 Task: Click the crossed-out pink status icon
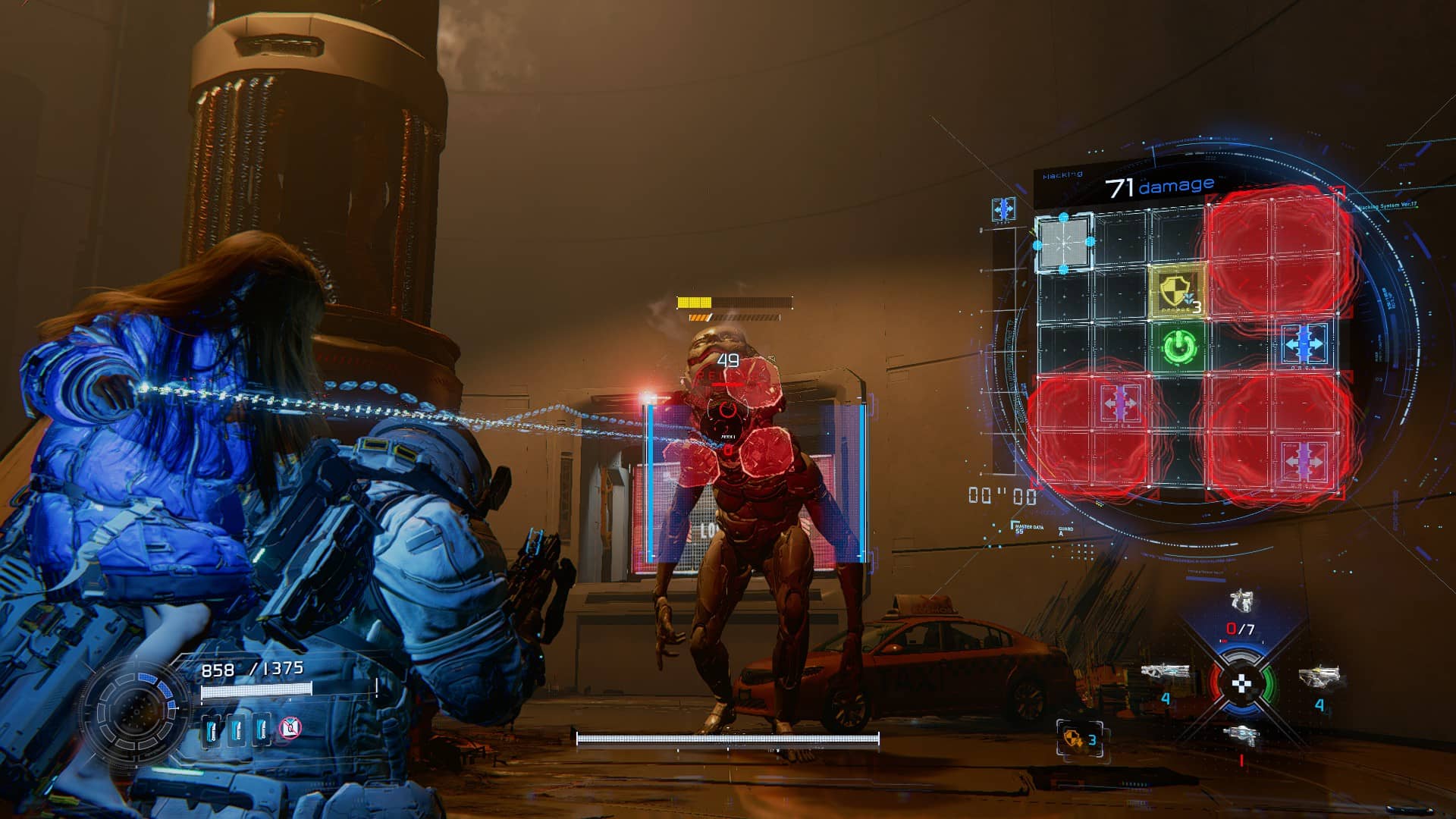[290, 729]
